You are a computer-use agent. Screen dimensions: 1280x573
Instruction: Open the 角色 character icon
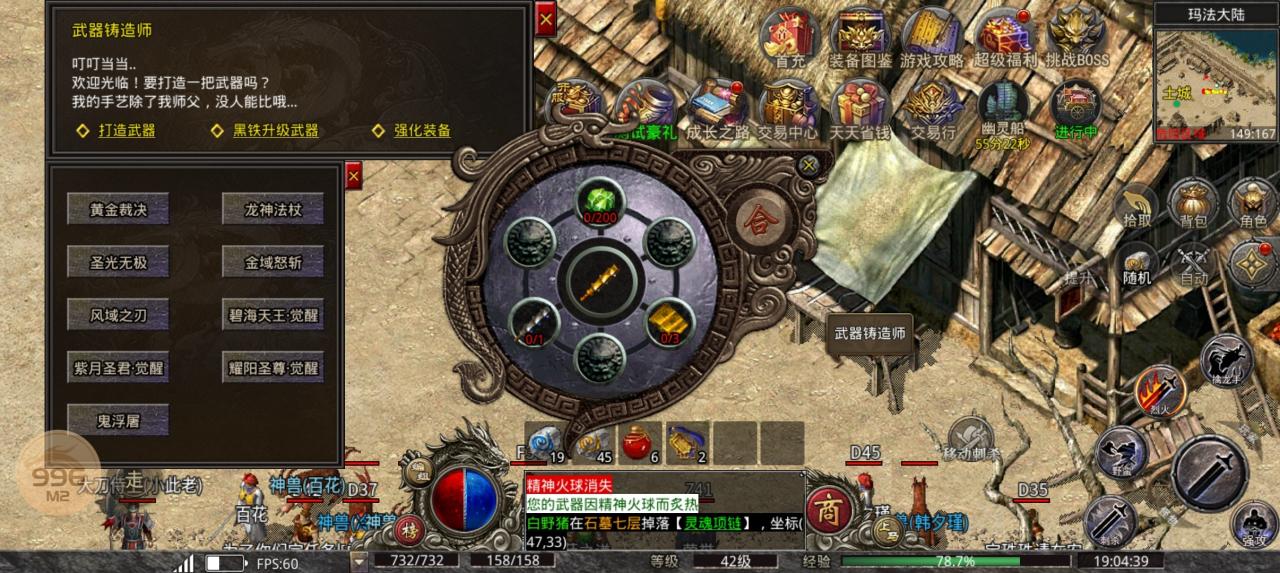click(1251, 204)
